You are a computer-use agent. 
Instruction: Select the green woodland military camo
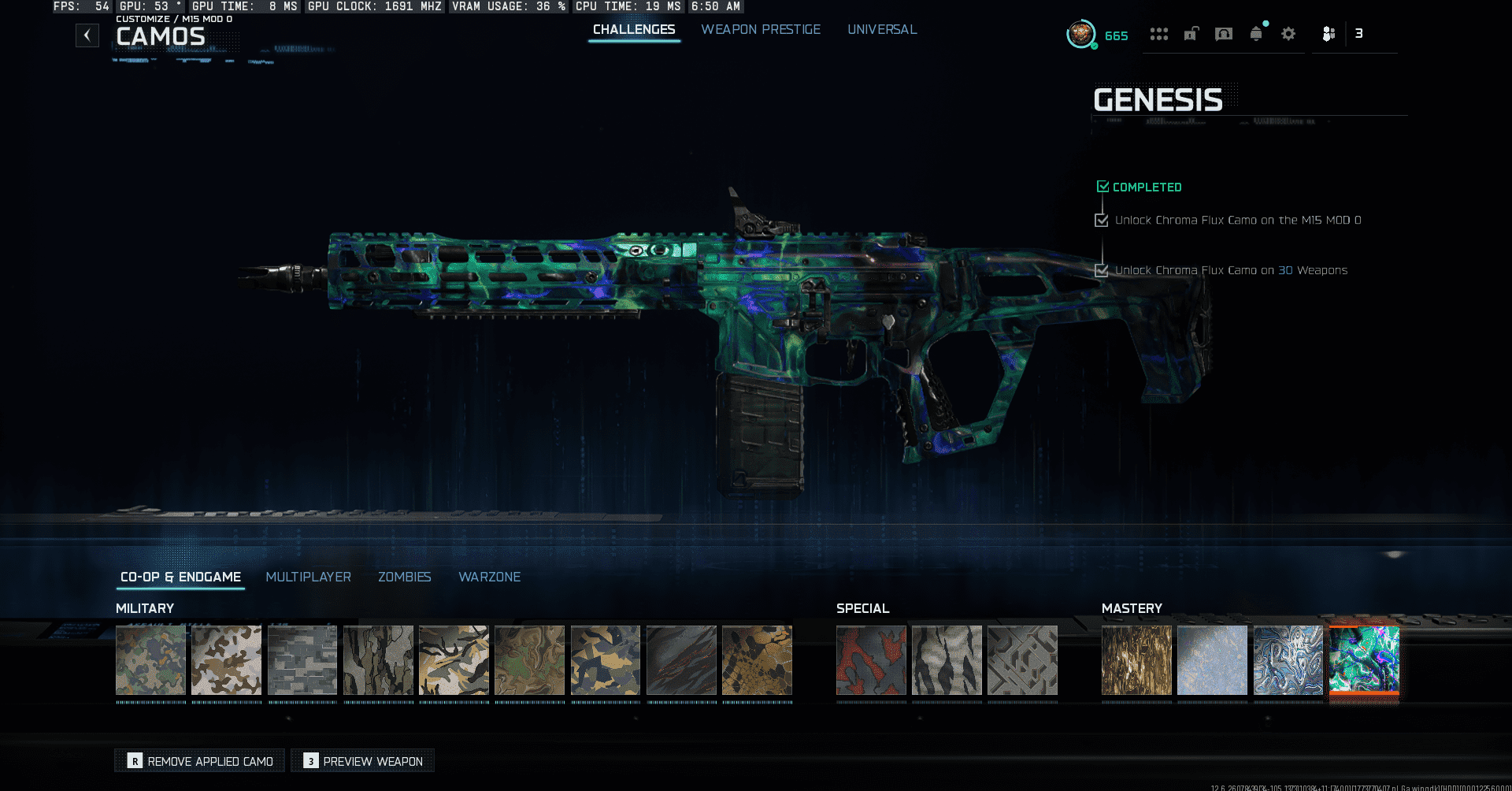pos(150,660)
